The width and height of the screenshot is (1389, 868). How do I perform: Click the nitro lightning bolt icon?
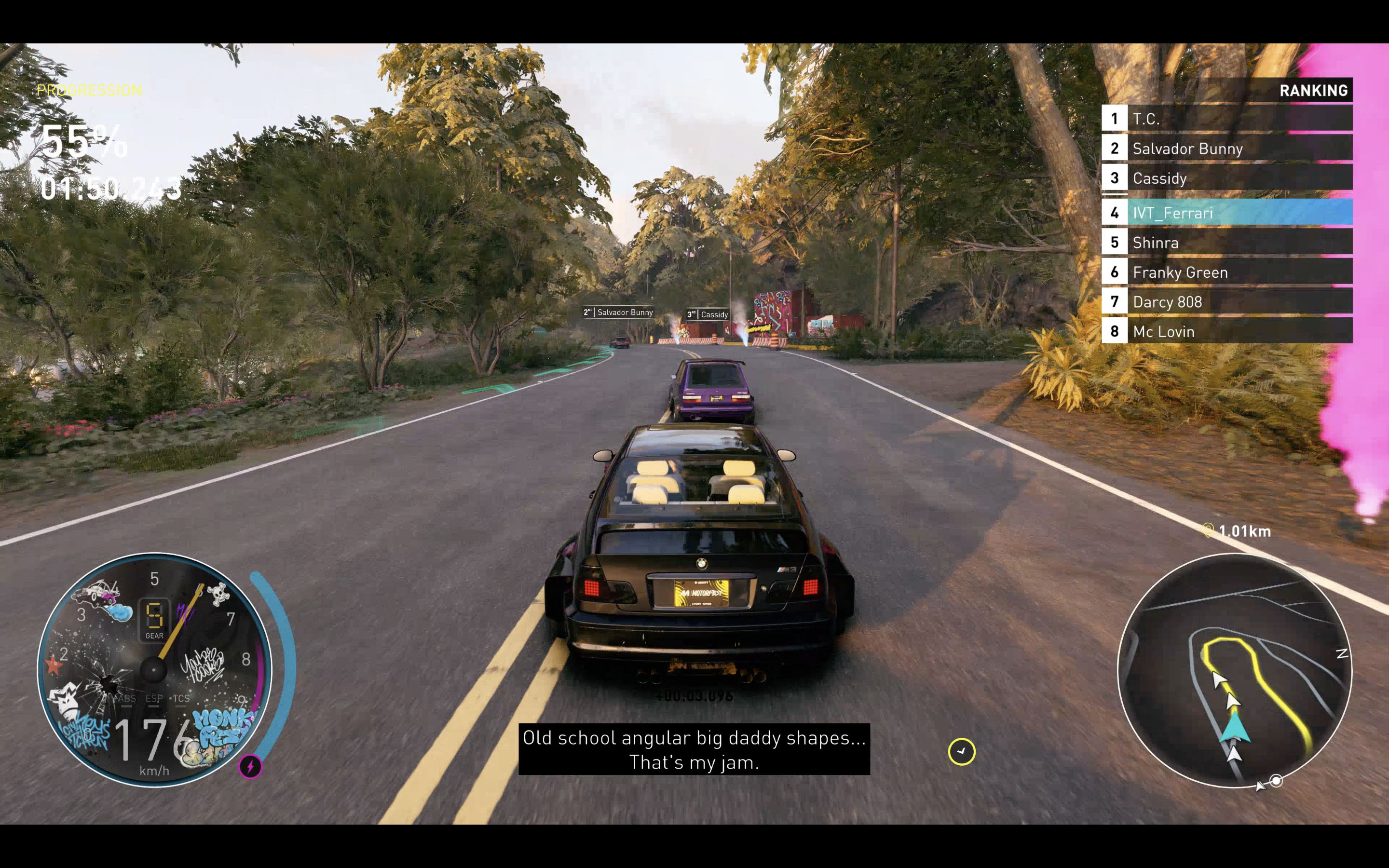(250, 766)
